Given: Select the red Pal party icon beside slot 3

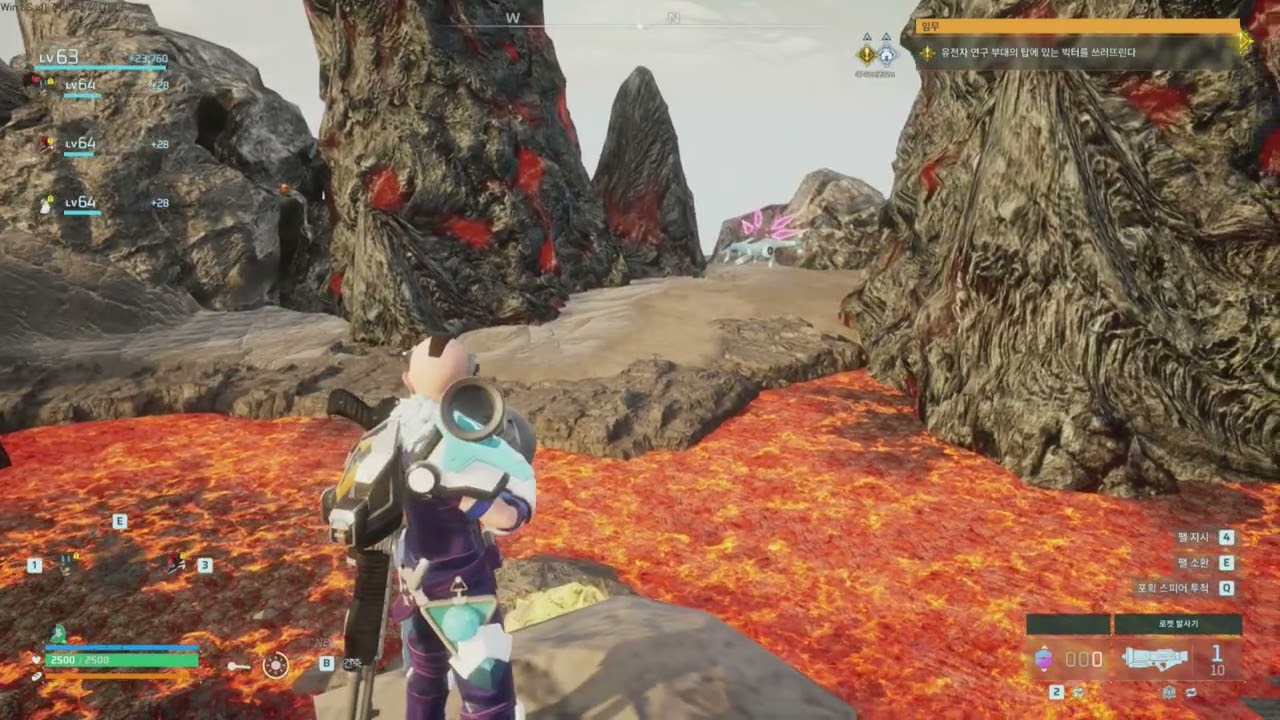Looking at the screenshot, I should tap(176, 563).
